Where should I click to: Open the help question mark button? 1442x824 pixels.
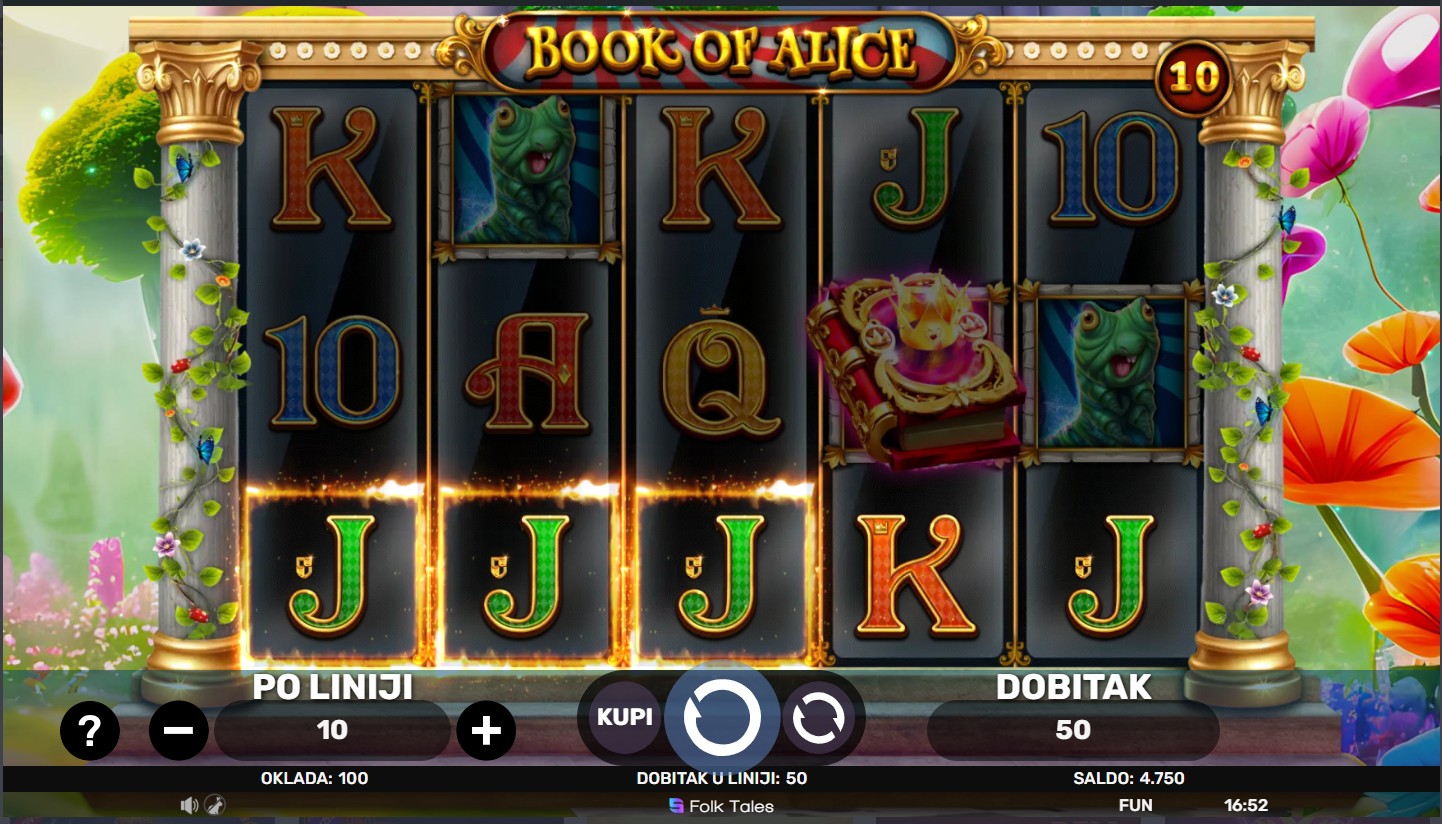[90, 731]
